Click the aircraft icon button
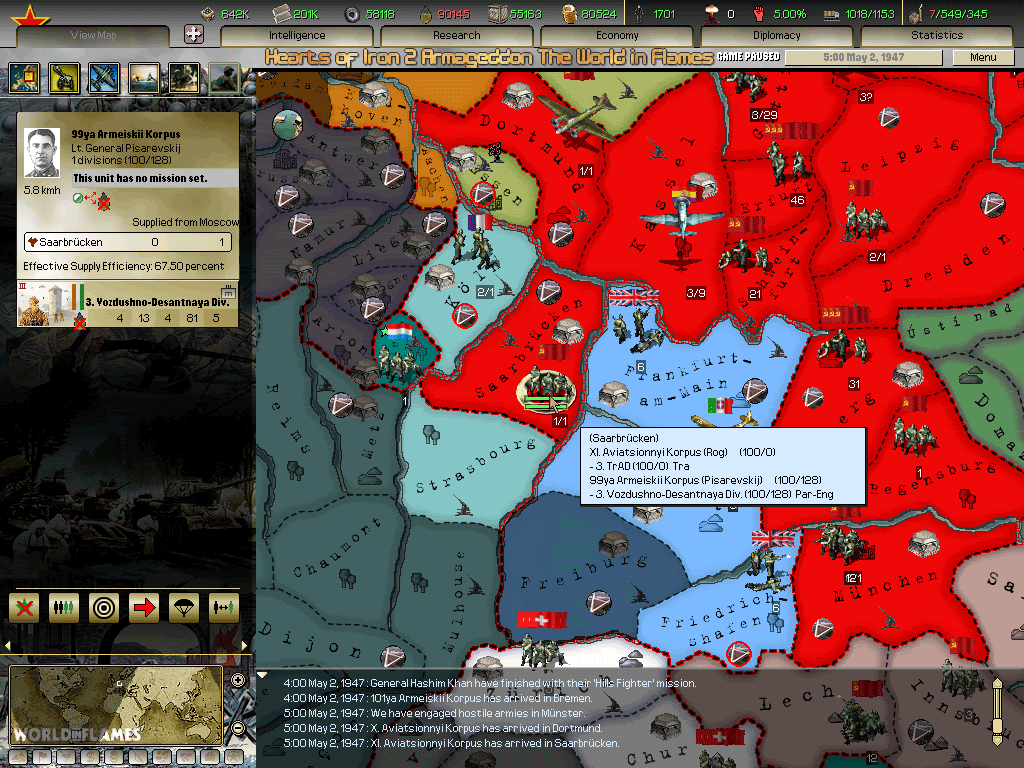The image size is (1024, 768). (103, 77)
